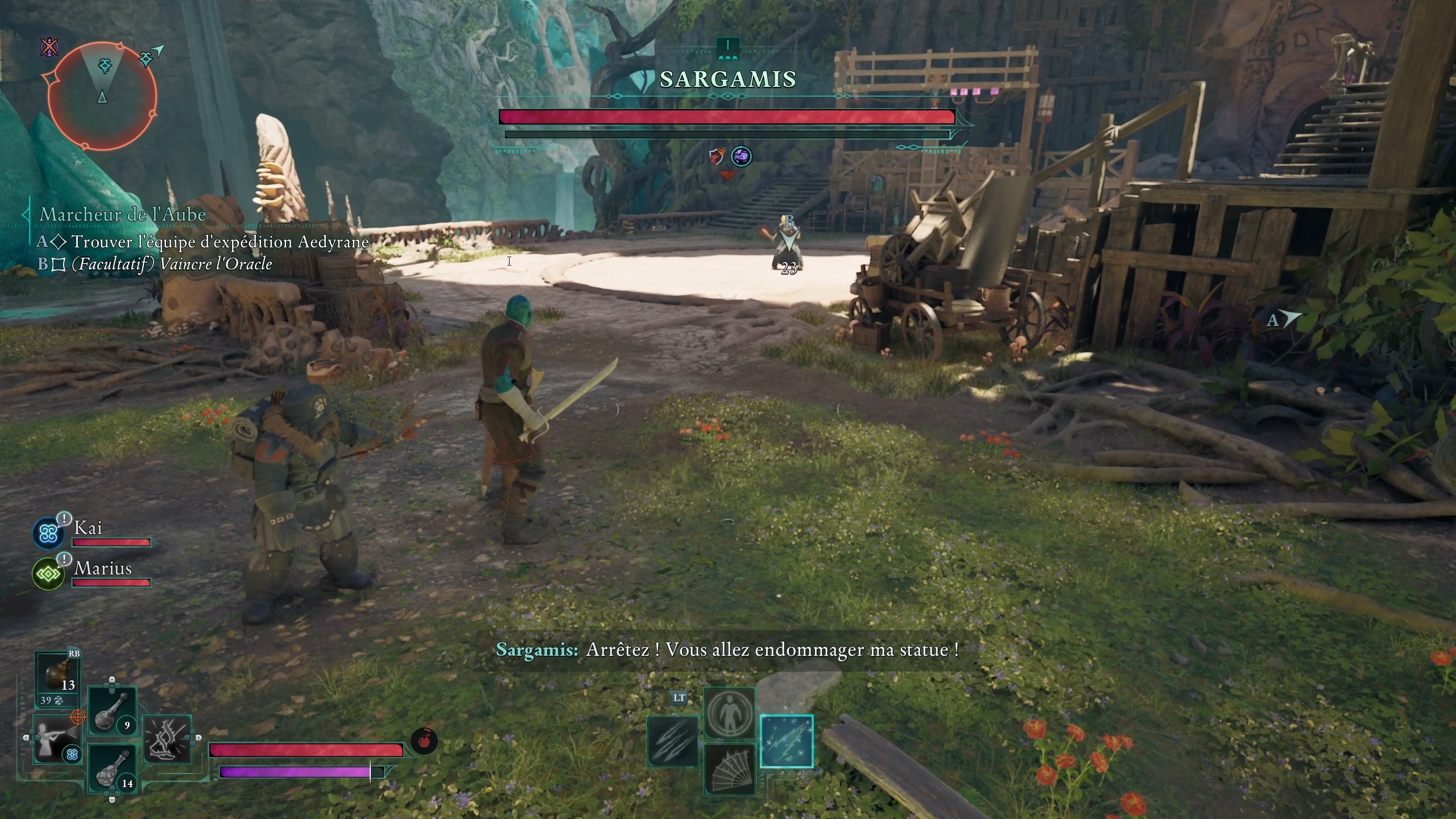Viewport: 1456px width, 819px height.
Task: Select companion Marius's green portrait icon
Action: point(49,574)
